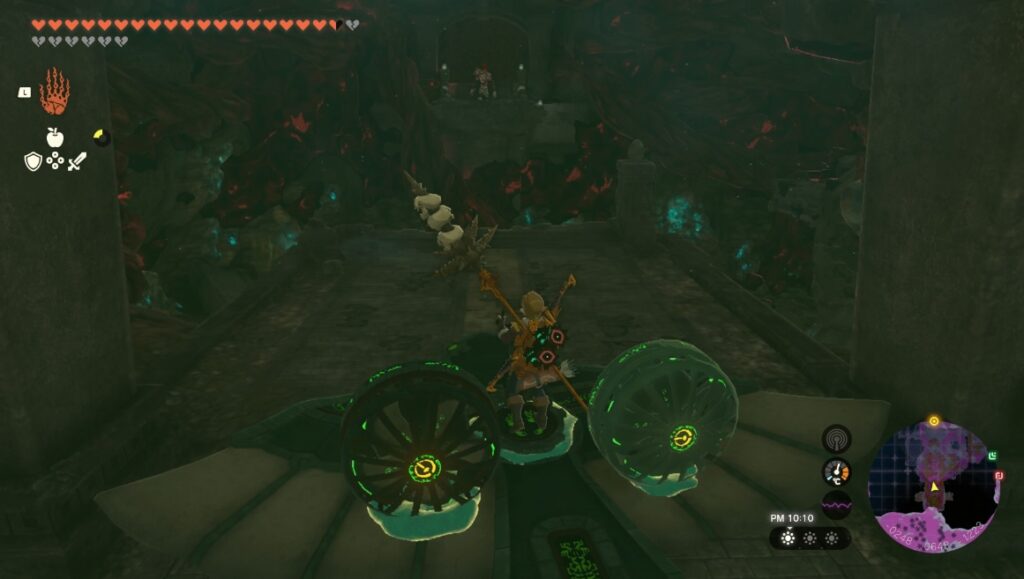Select the red marker on minimap edge
1024x579 pixels.
point(998,476)
